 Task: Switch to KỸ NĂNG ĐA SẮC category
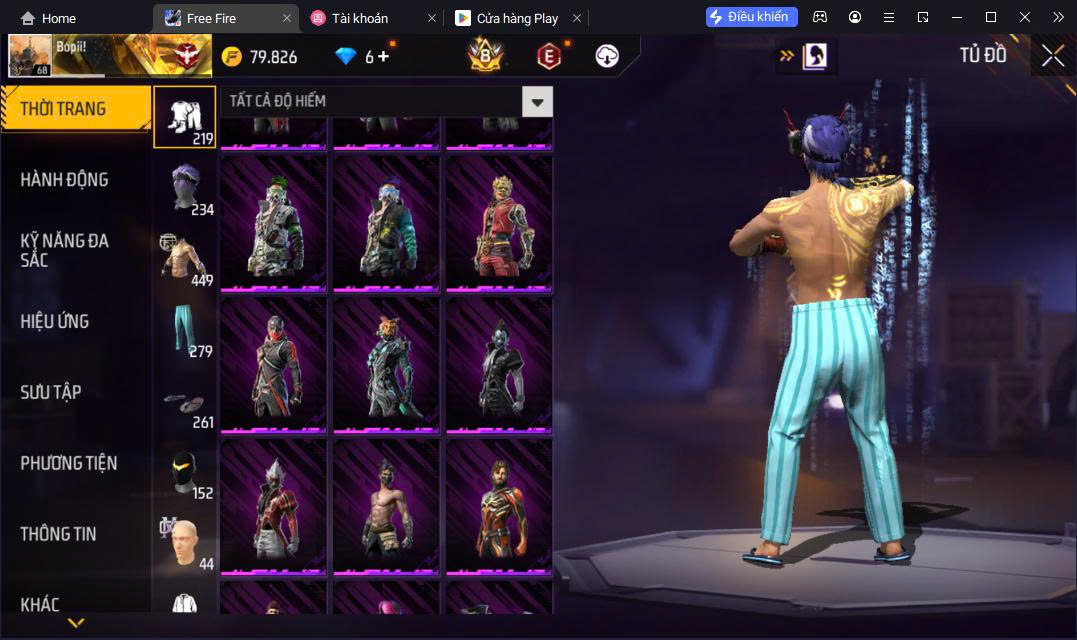click(x=65, y=250)
